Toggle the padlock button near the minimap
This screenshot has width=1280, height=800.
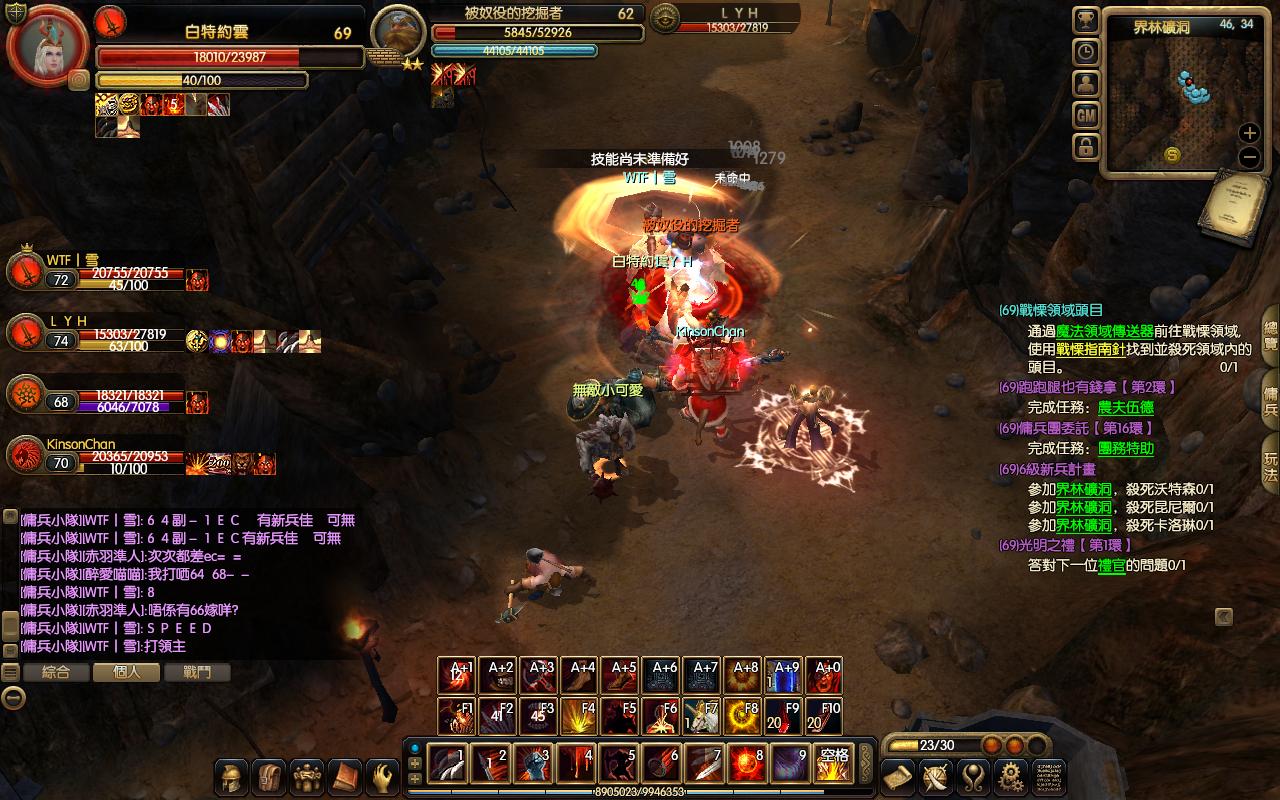[x=1086, y=148]
